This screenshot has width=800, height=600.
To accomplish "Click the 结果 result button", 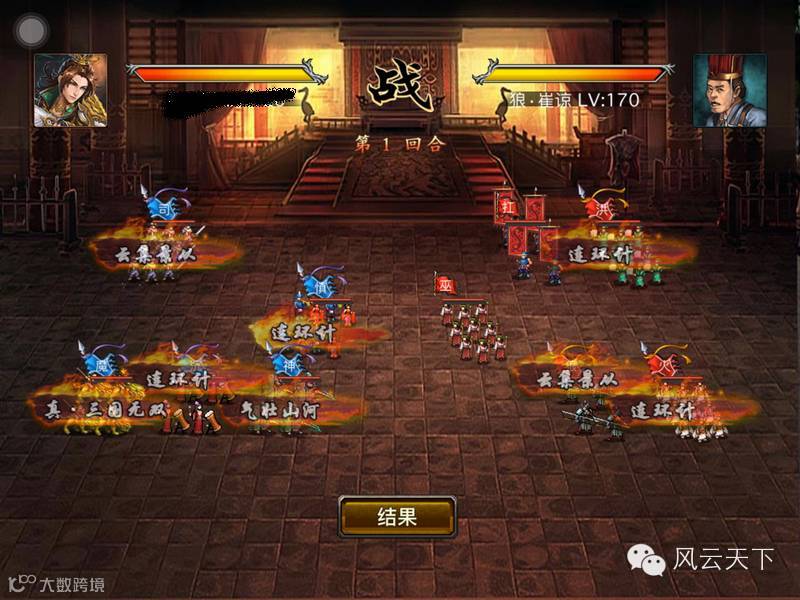I will click(397, 517).
